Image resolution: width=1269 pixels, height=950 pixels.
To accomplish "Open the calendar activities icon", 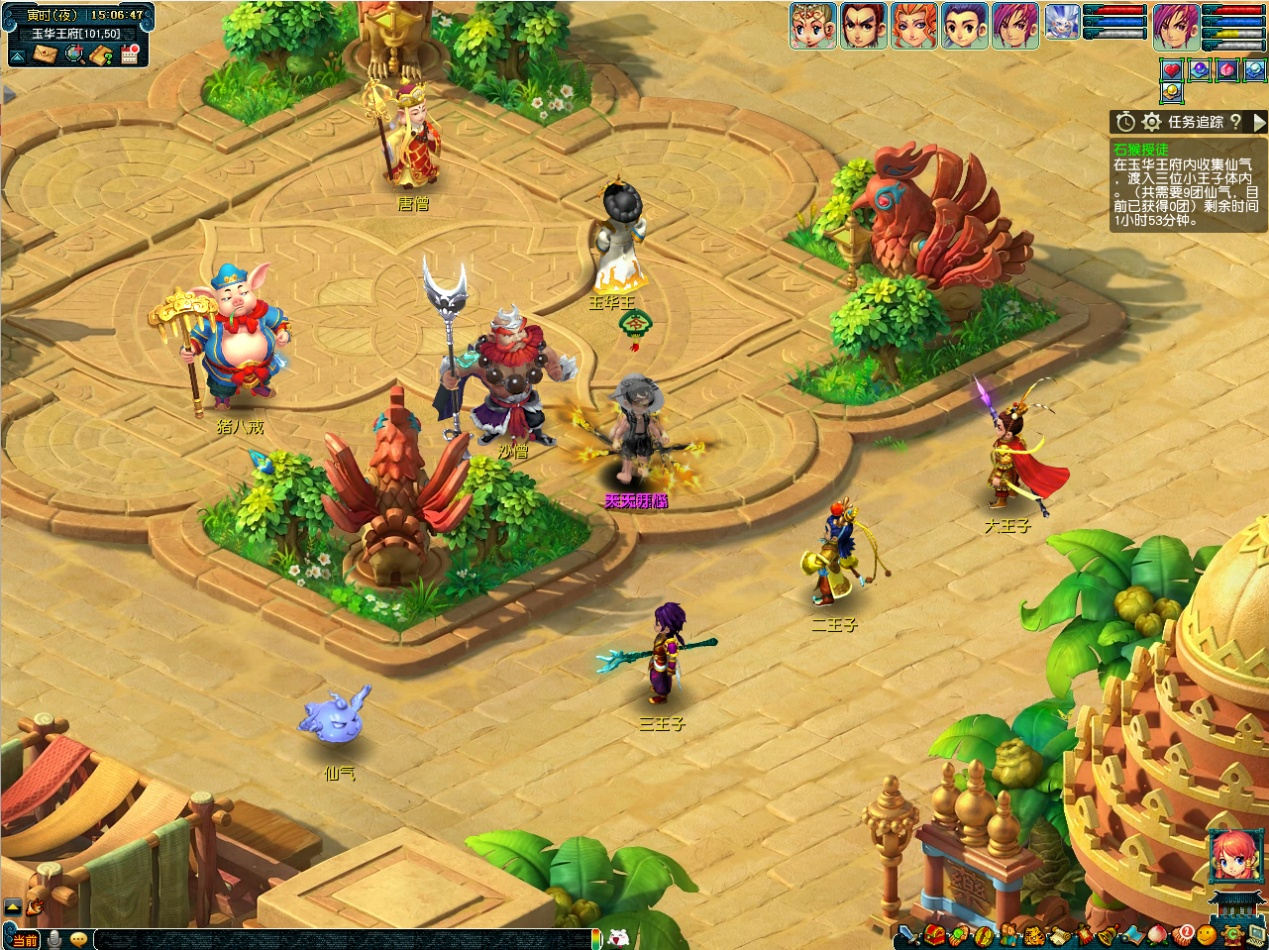I will (129, 54).
